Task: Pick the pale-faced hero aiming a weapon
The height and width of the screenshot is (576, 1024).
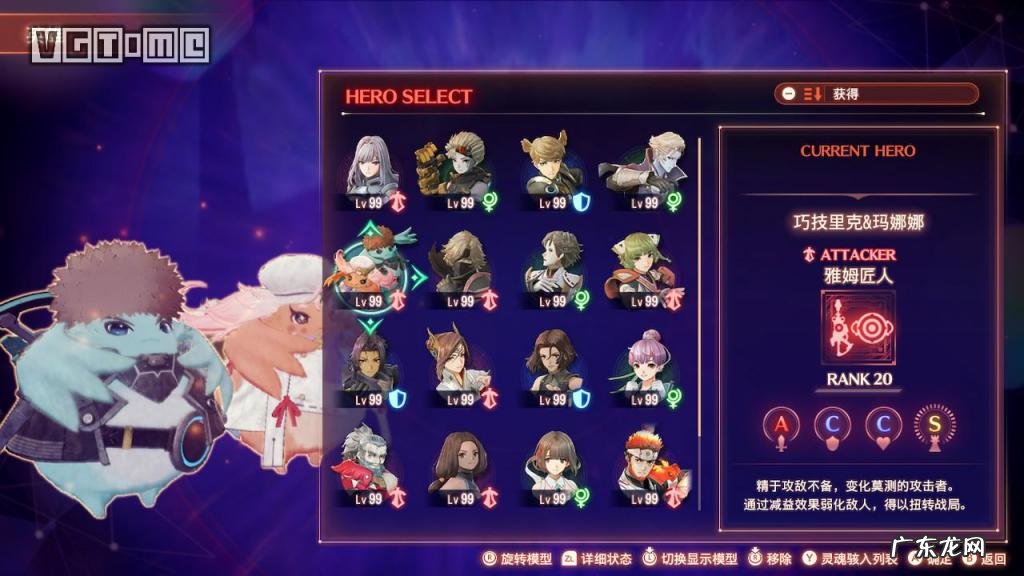Action: click(x=642, y=171)
